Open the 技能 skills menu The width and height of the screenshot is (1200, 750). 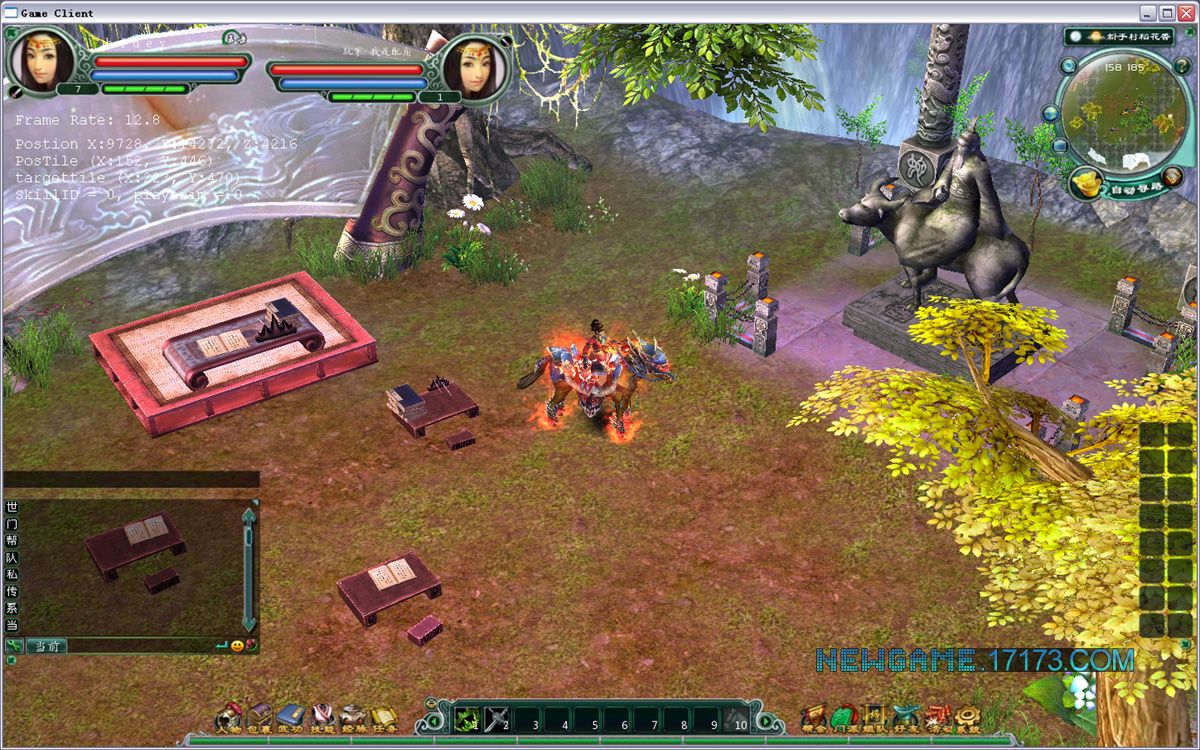[x=322, y=717]
